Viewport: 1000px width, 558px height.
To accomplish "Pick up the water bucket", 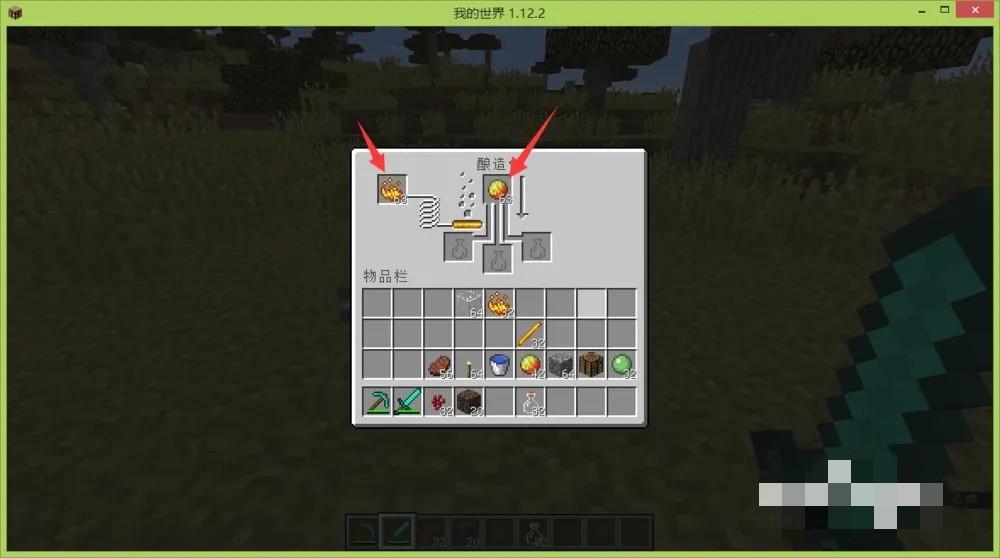I will click(499, 365).
